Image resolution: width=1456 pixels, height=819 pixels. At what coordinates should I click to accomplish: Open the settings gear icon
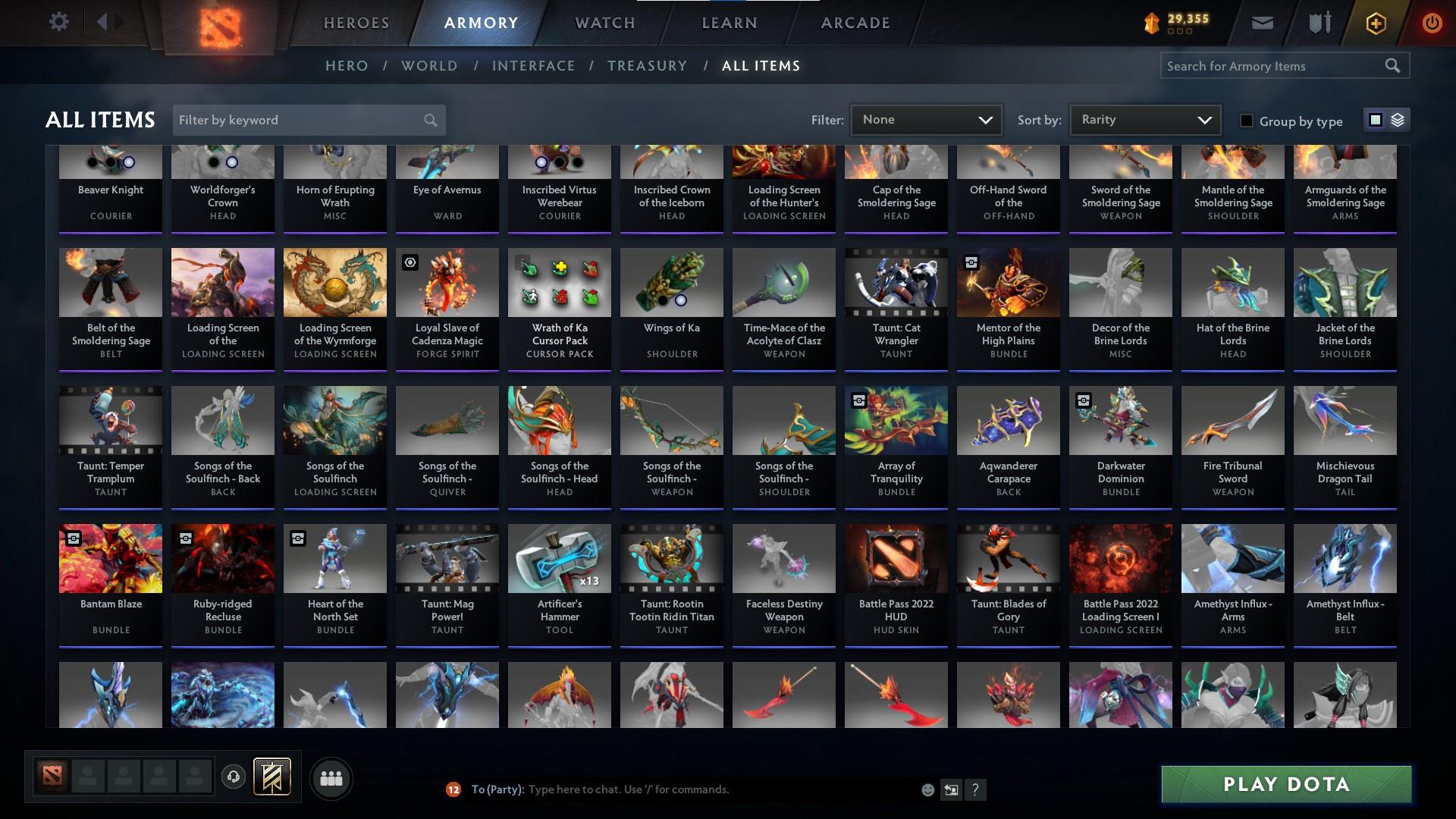(x=59, y=22)
